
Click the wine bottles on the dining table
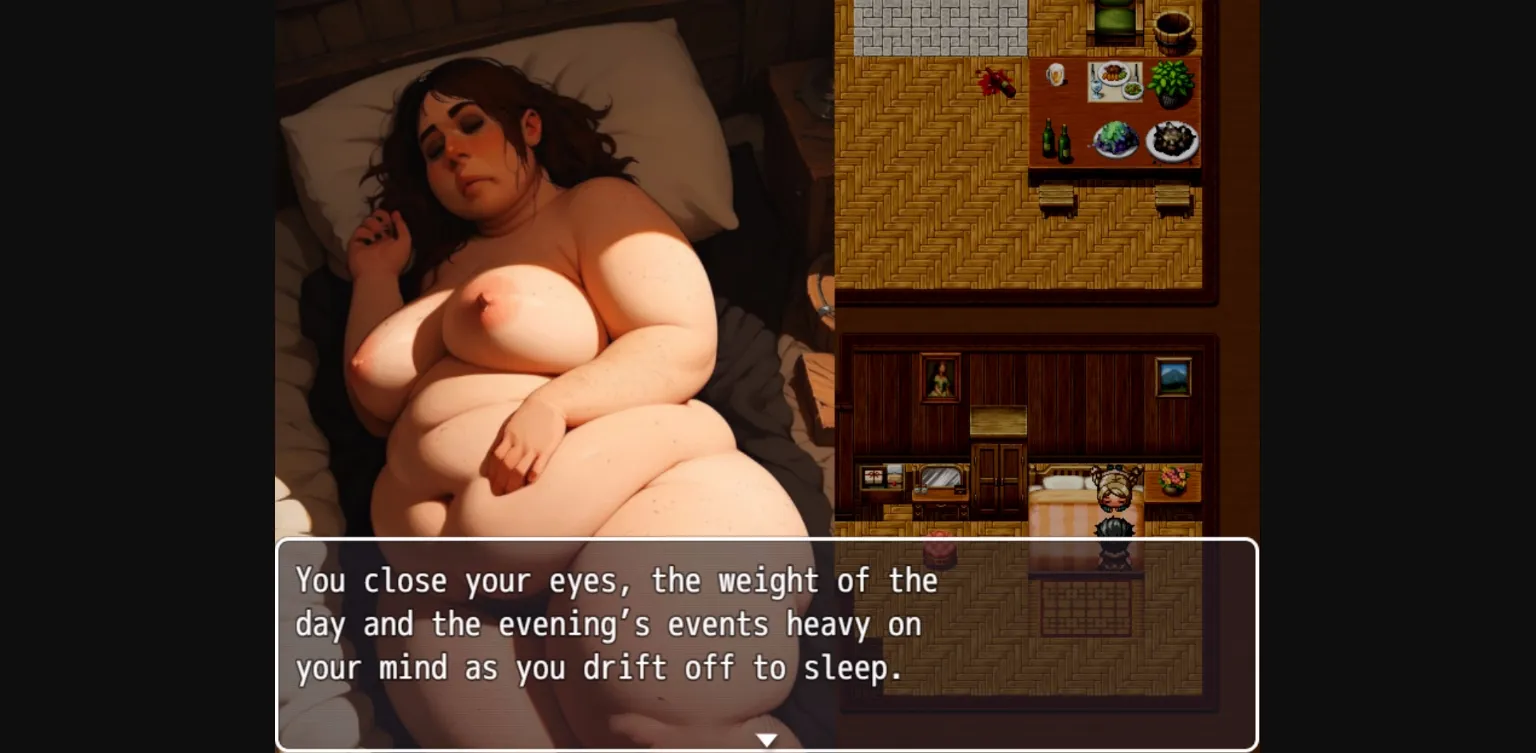(x=1055, y=142)
